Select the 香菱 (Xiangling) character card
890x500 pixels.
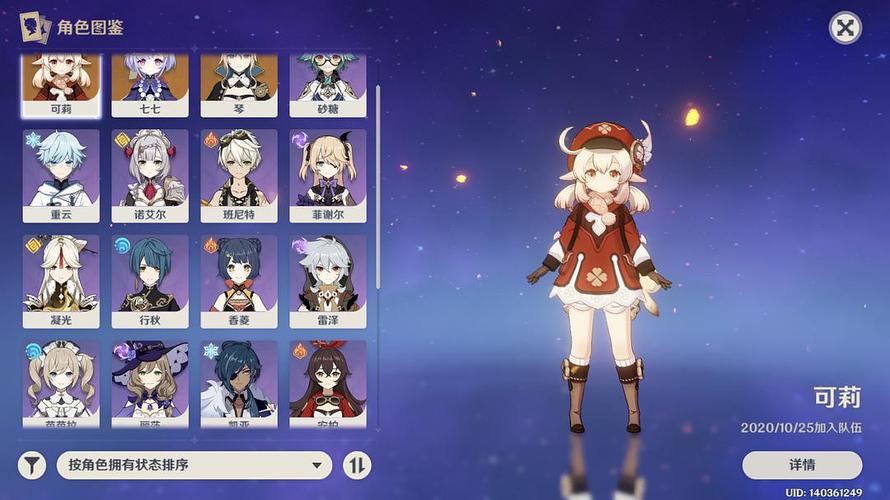tap(238, 280)
